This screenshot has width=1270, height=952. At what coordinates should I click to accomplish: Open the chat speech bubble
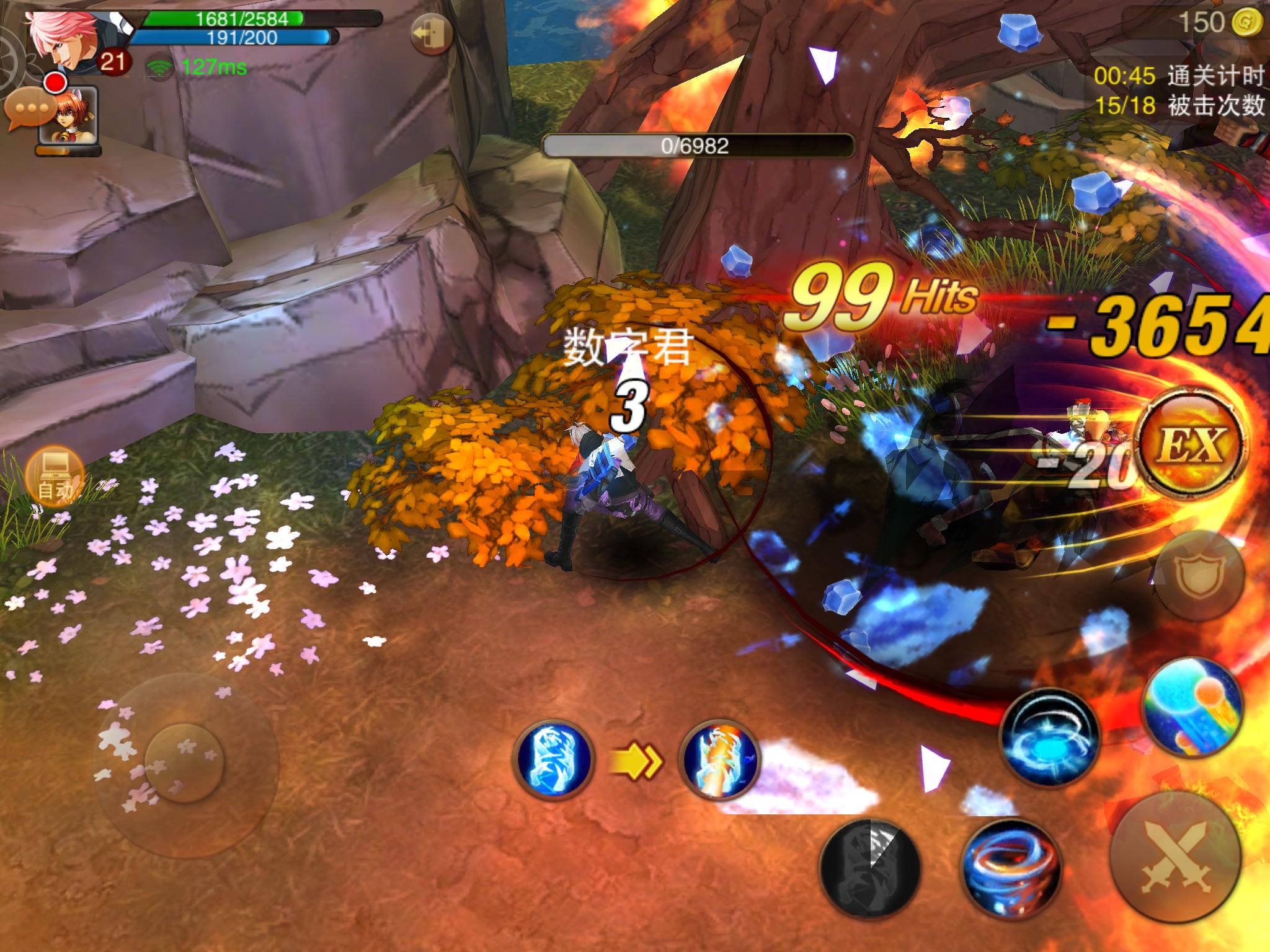pyautogui.click(x=28, y=110)
